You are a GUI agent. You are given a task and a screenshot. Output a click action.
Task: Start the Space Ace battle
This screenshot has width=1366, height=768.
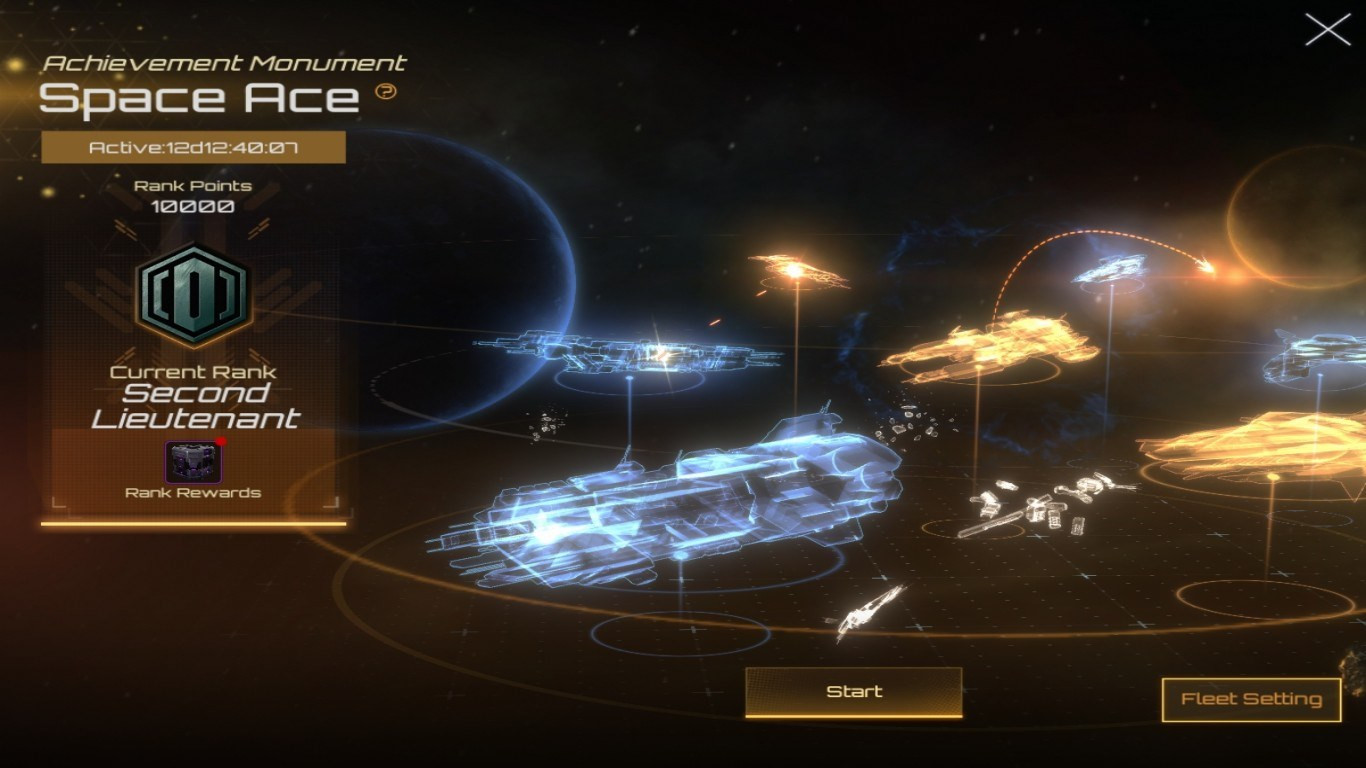(x=854, y=692)
